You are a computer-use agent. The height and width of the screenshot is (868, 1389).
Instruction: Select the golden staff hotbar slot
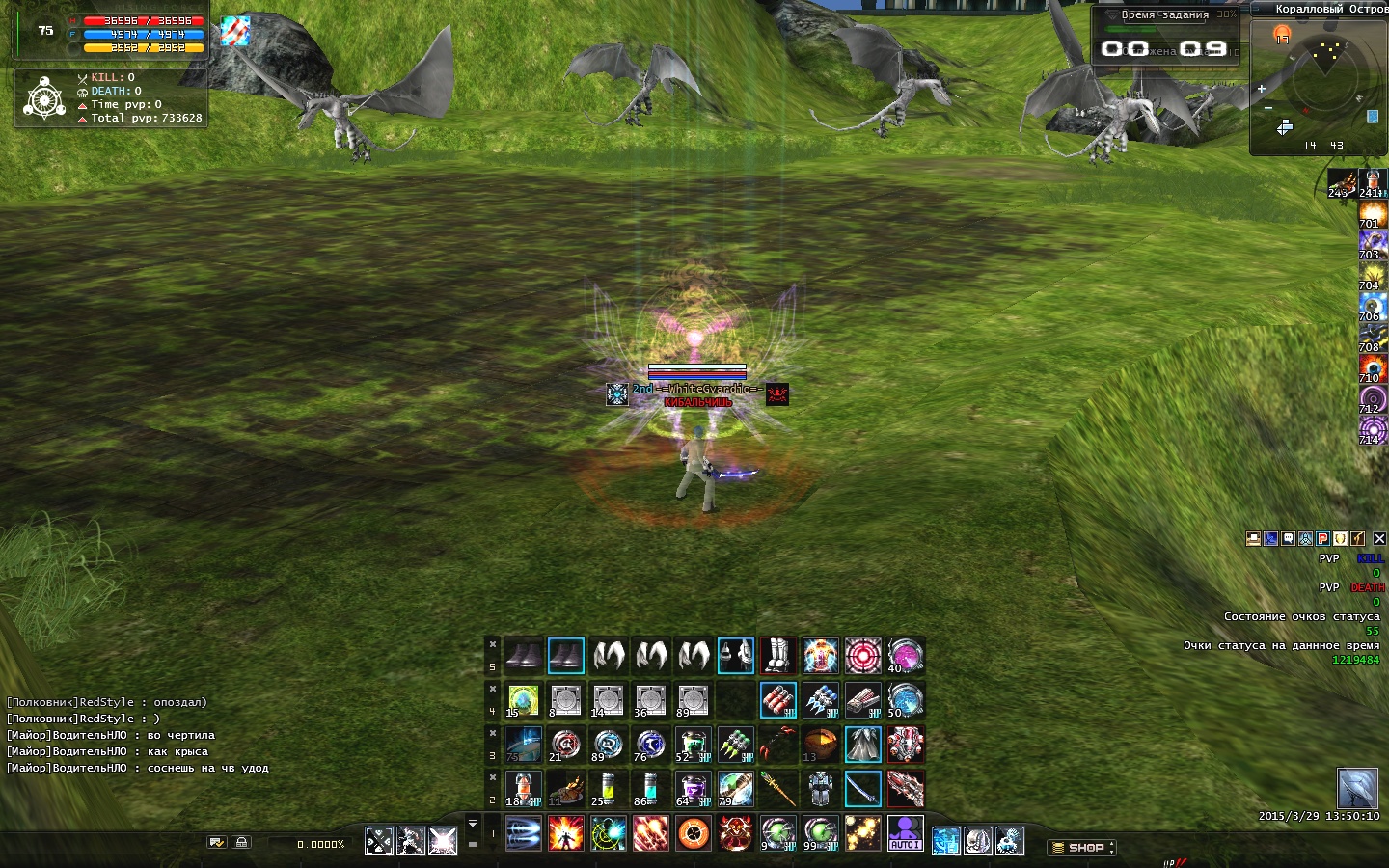[x=777, y=789]
